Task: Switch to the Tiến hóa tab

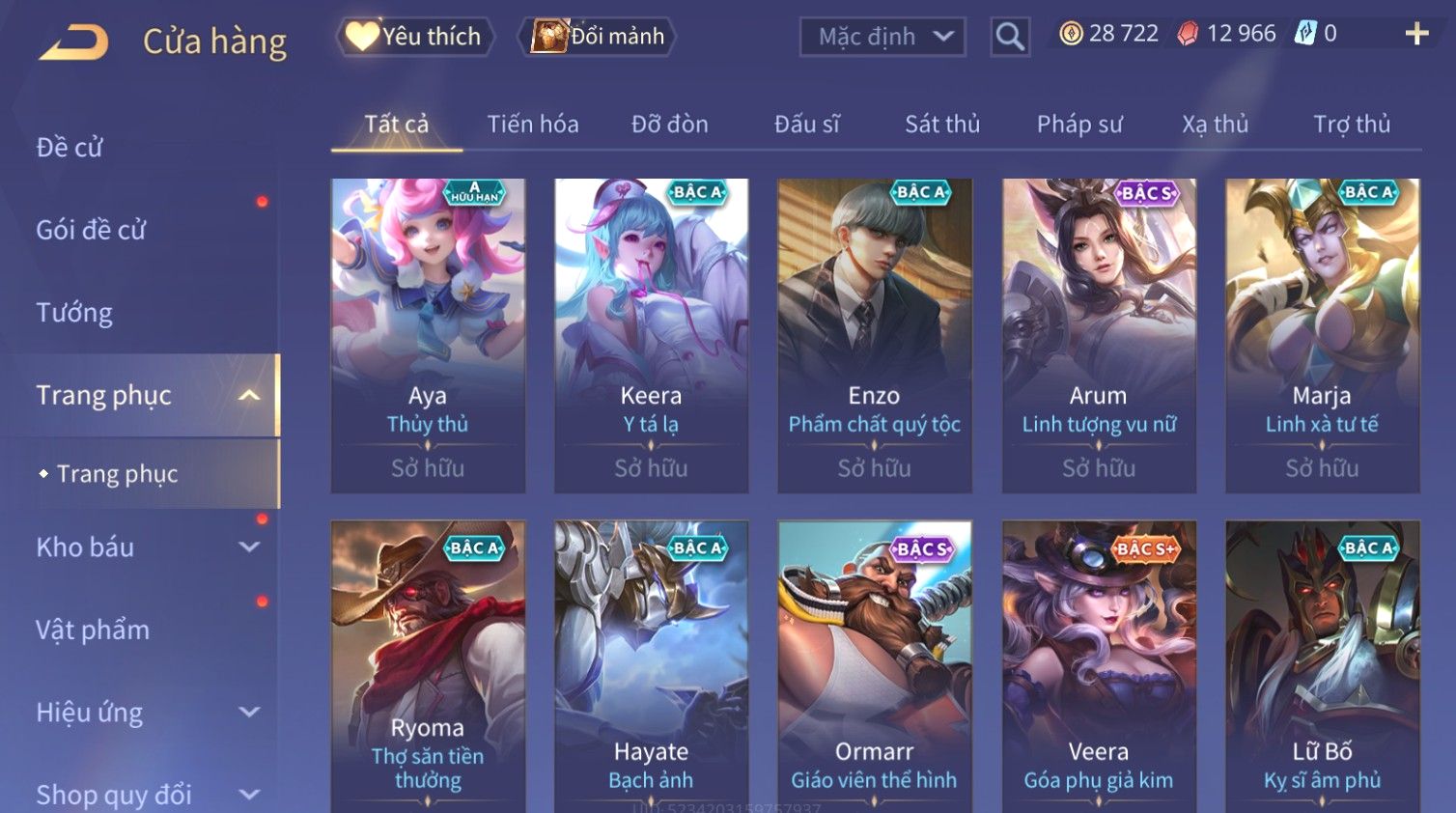Action: (532, 125)
